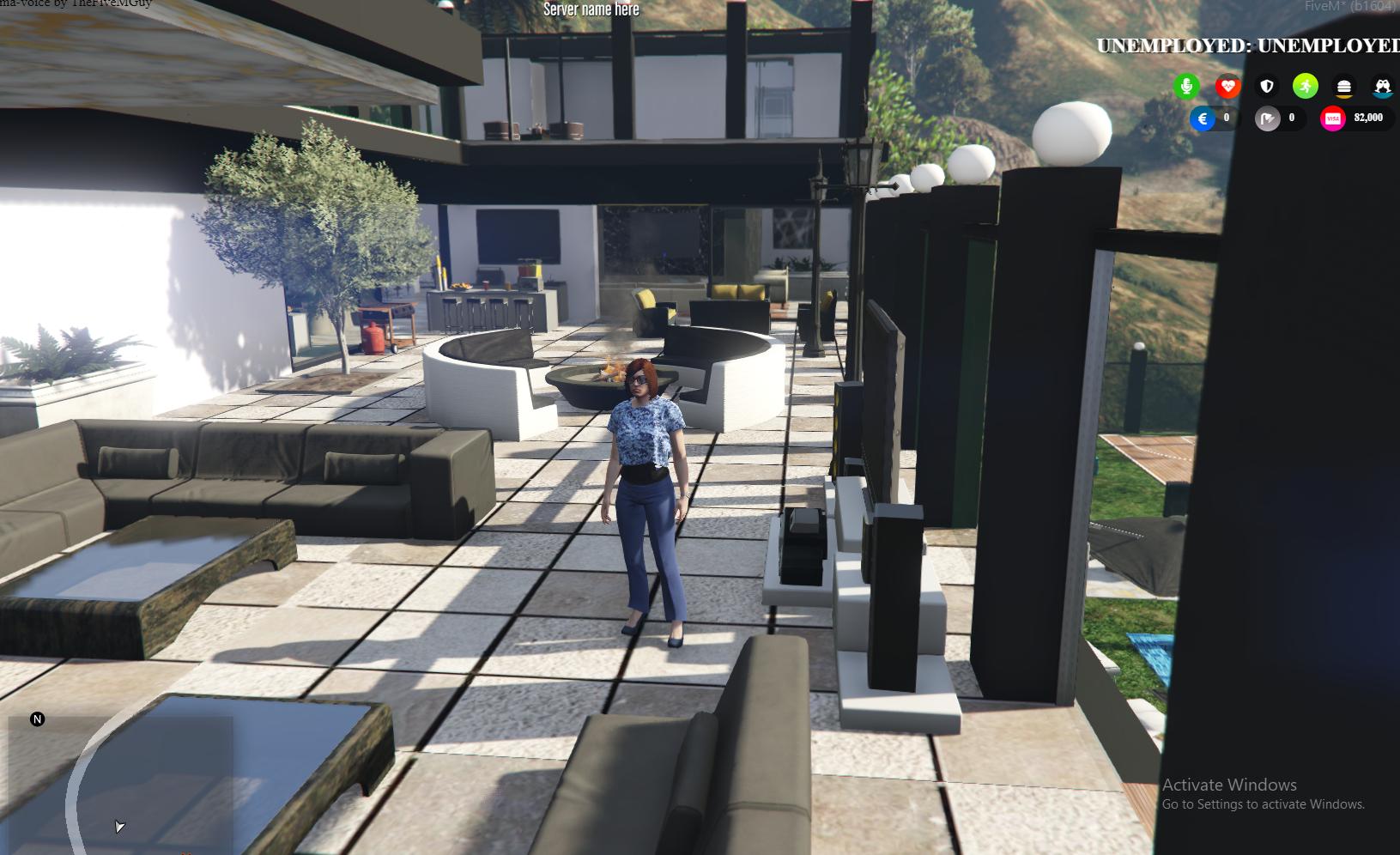The image size is (1400, 855).
Task: Click the Go to Settings activation link
Action: coord(1264,804)
